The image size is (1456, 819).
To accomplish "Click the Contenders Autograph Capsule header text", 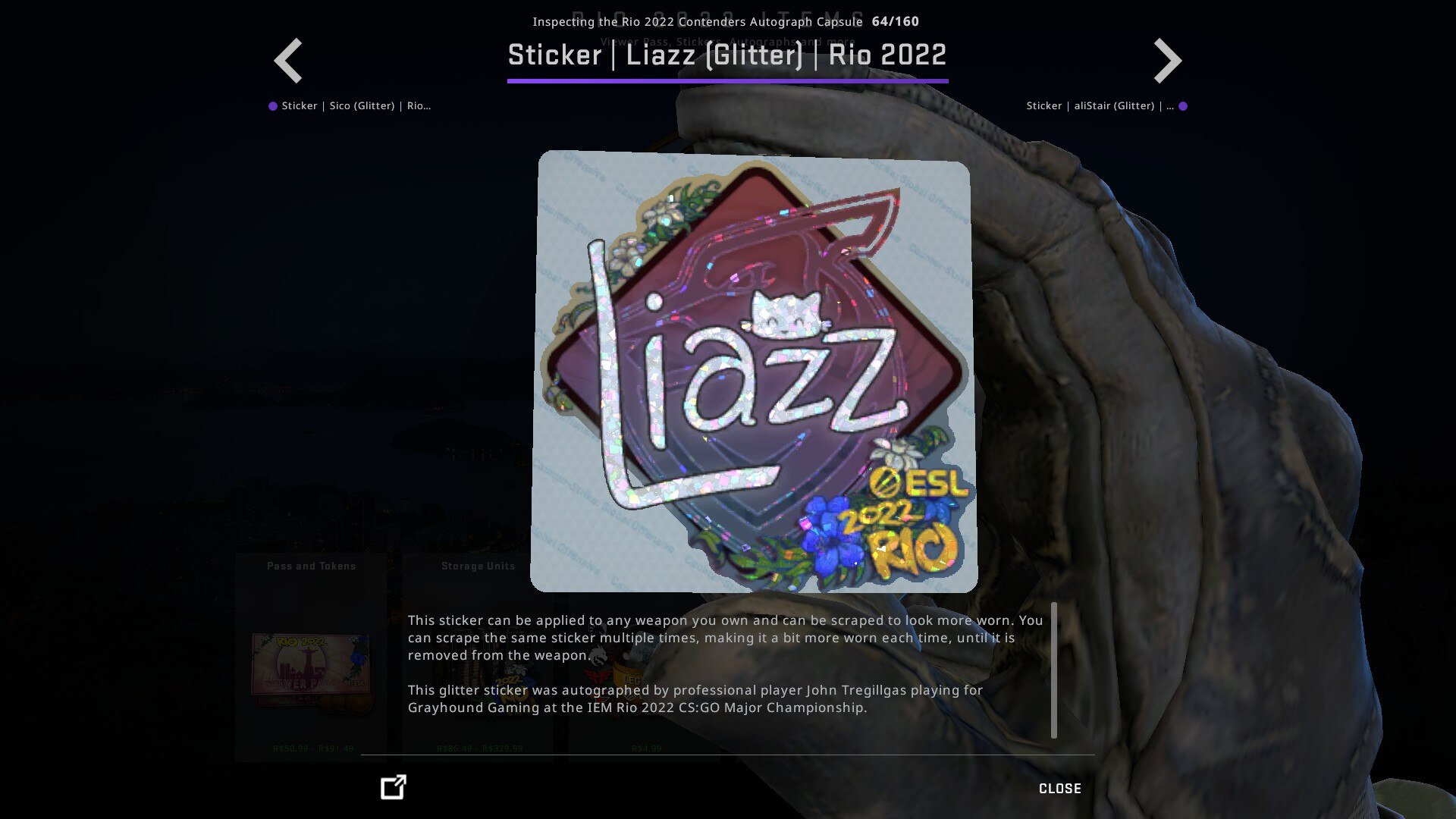I will coord(697,21).
